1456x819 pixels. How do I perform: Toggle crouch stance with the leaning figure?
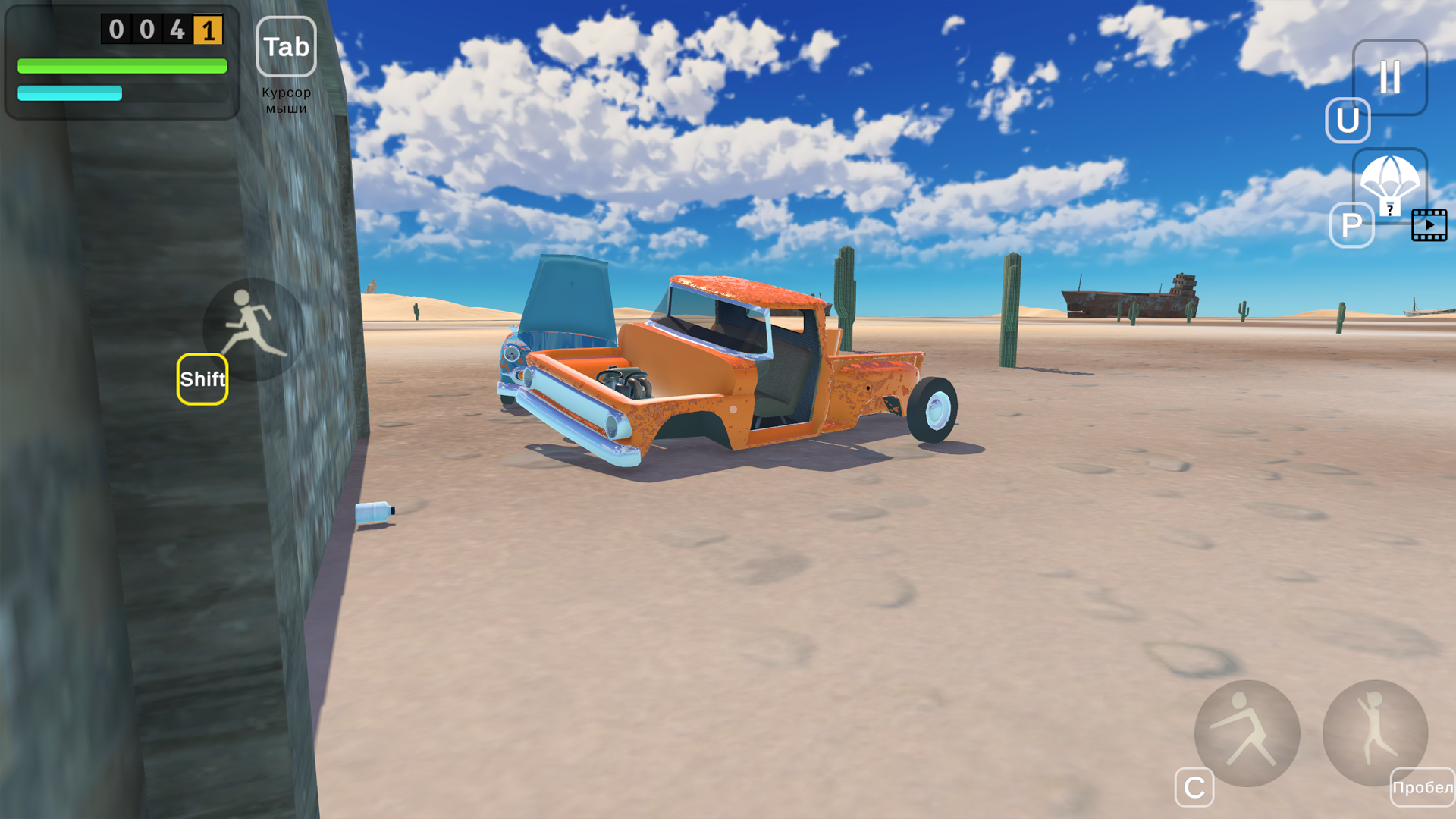pyautogui.click(x=1246, y=732)
